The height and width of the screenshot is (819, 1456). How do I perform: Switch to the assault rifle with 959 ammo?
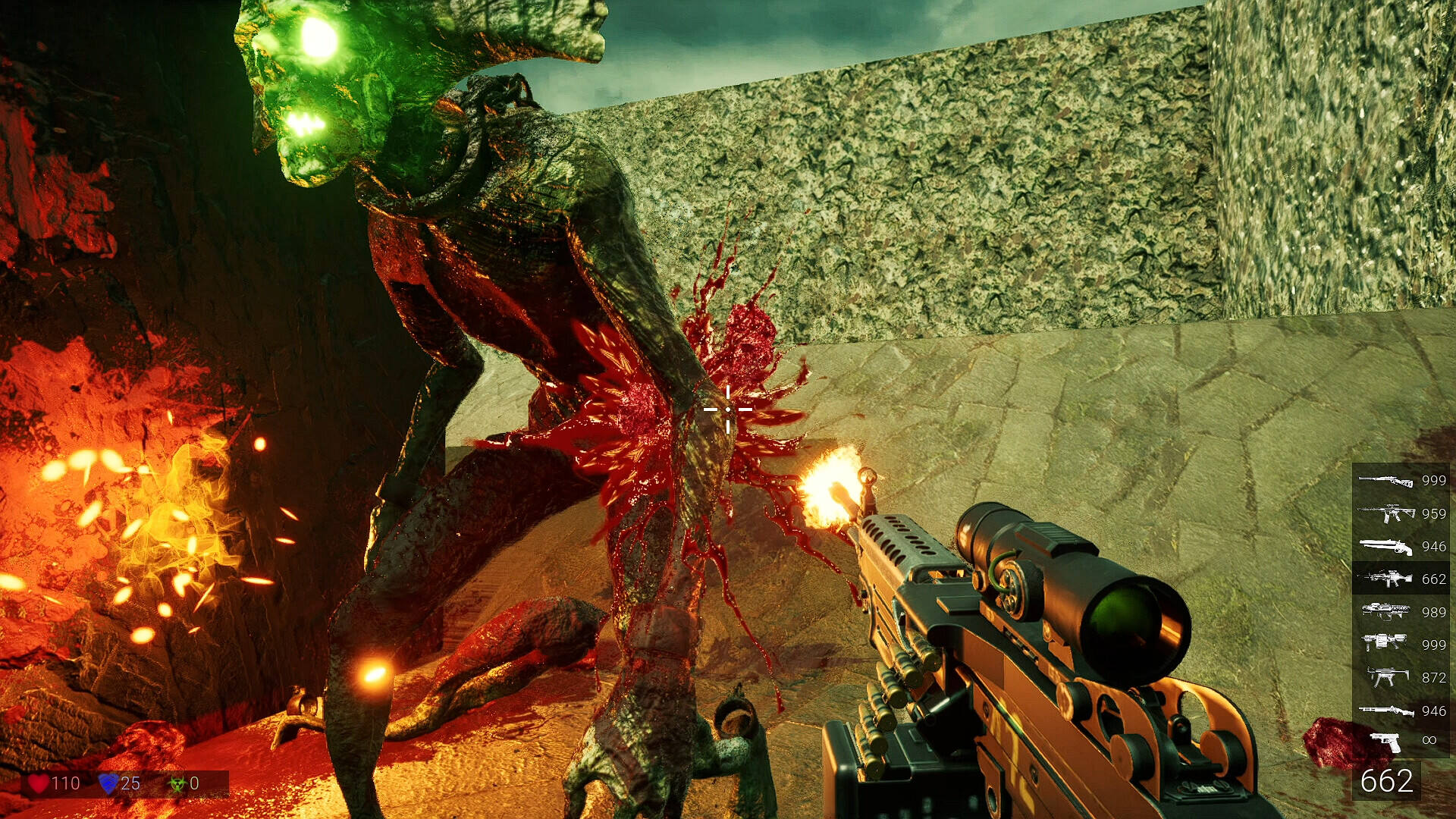[x=1385, y=513]
